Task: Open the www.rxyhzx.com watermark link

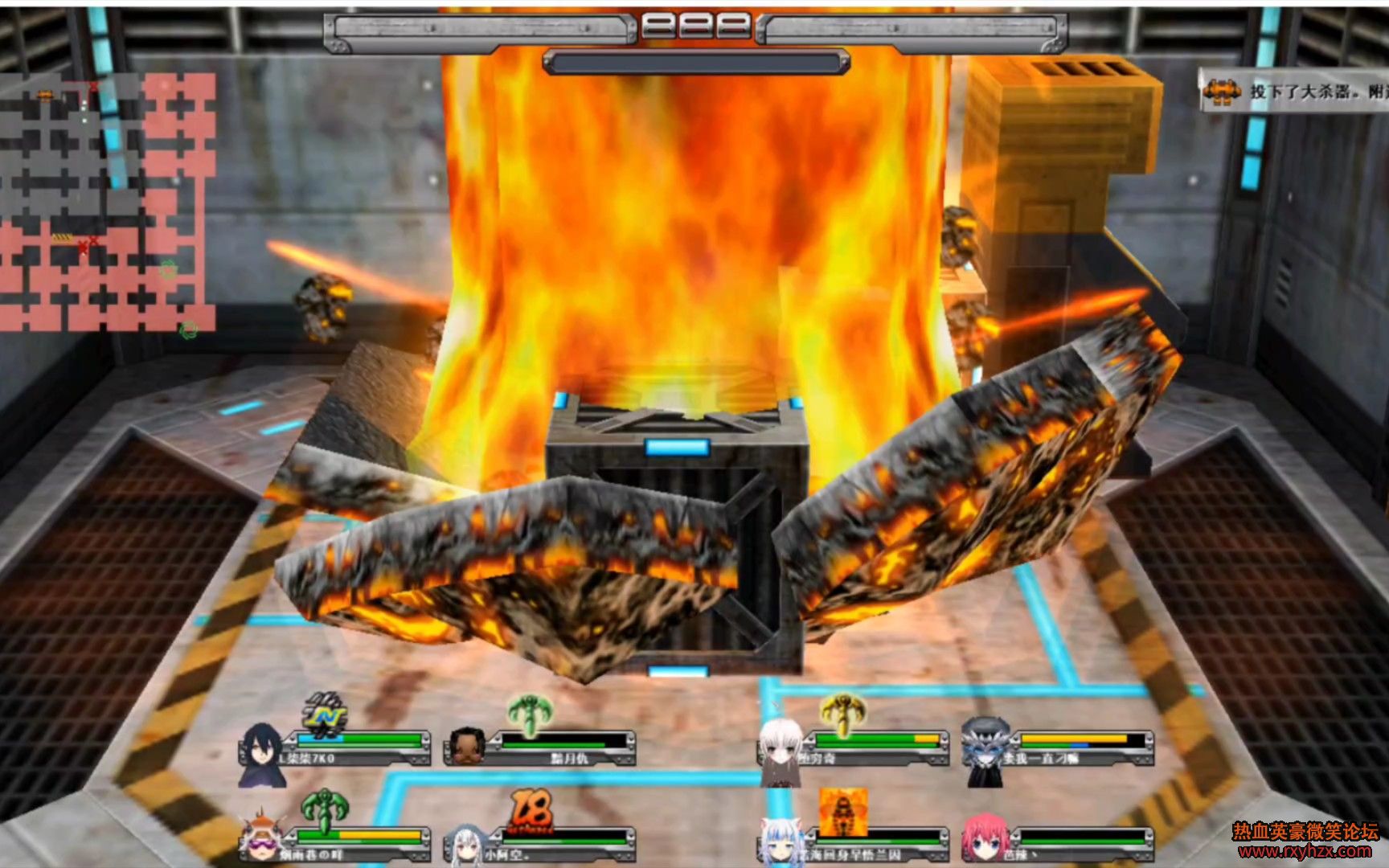Action: [x=1305, y=850]
